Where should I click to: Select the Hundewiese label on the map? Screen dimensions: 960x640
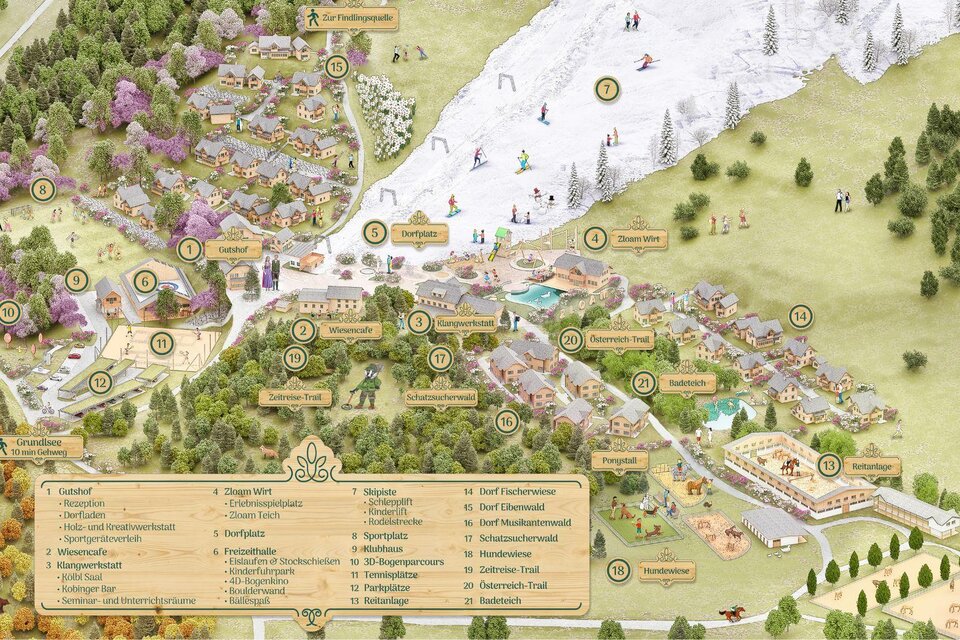(x=667, y=571)
